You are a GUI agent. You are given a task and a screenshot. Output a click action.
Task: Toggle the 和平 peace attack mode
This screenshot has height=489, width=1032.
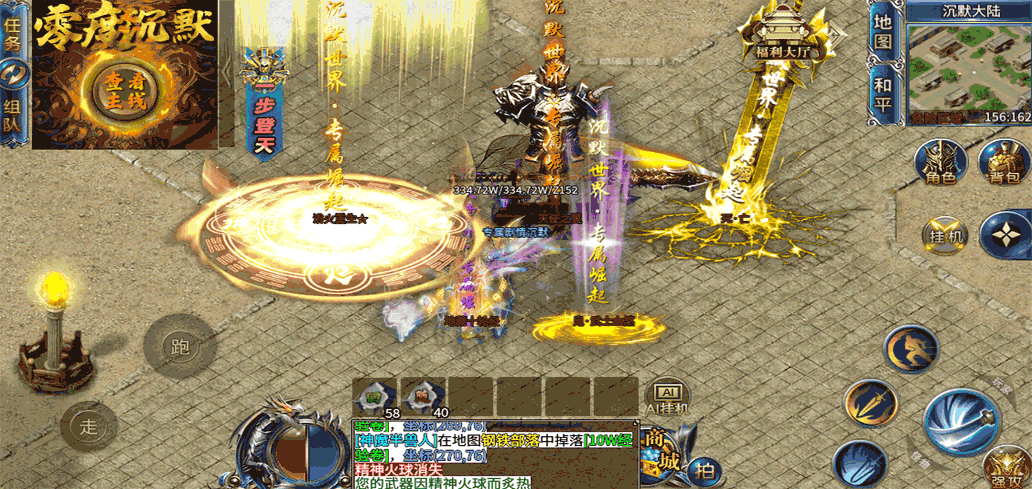coord(882,95)
